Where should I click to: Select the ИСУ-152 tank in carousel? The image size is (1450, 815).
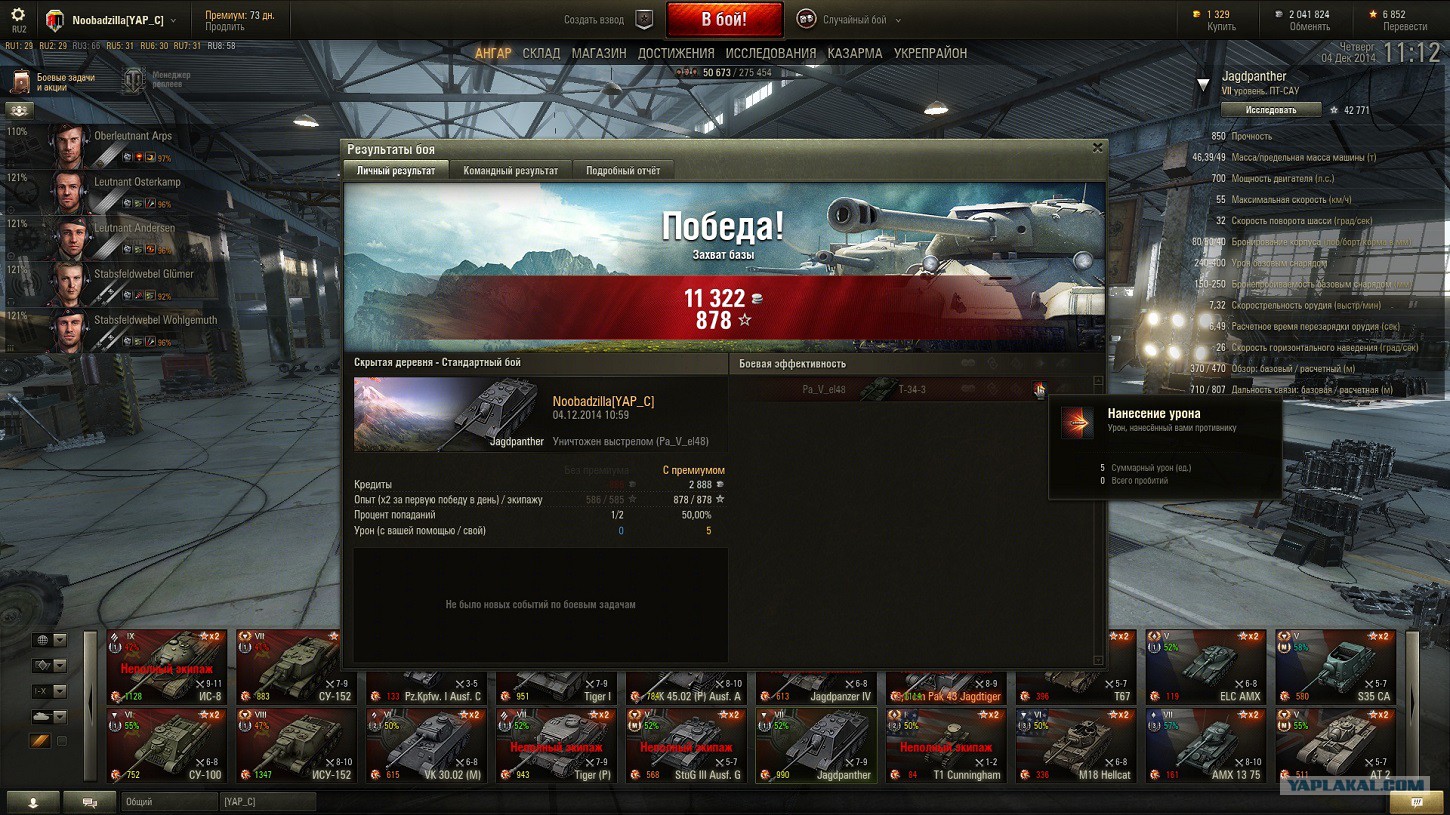click(297, 746)
